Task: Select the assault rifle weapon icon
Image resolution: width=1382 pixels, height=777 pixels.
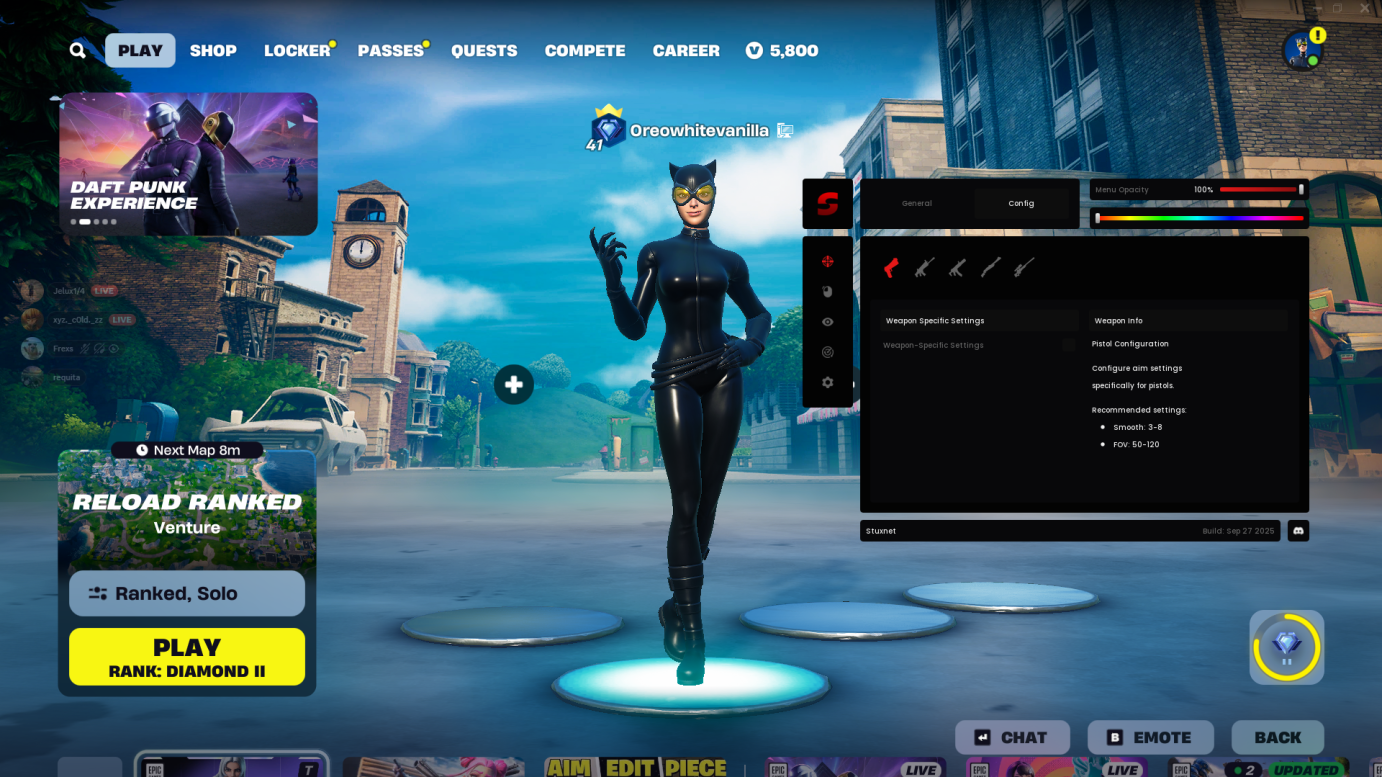Action: point(923,266)
